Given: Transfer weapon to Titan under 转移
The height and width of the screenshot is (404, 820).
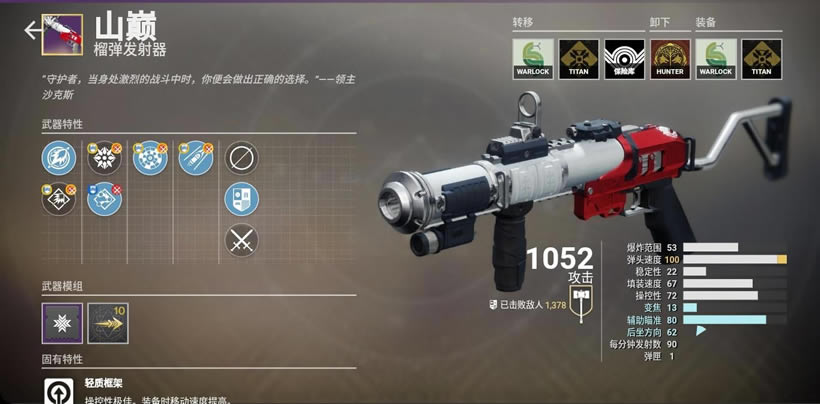Looking at the screenshot, I should [x=578, y=59].
